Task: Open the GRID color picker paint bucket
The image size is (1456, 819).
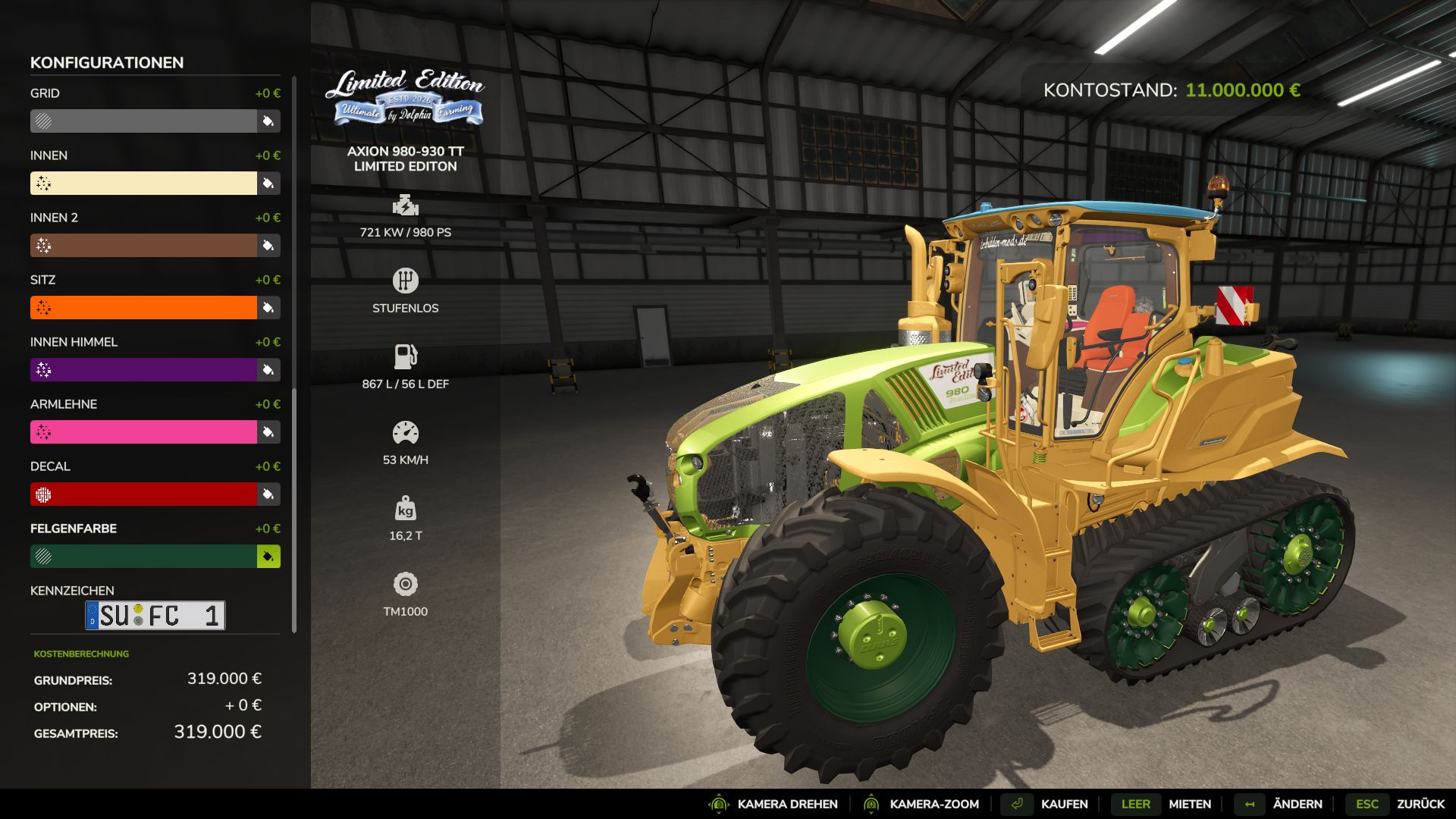Action: point(267,121)
